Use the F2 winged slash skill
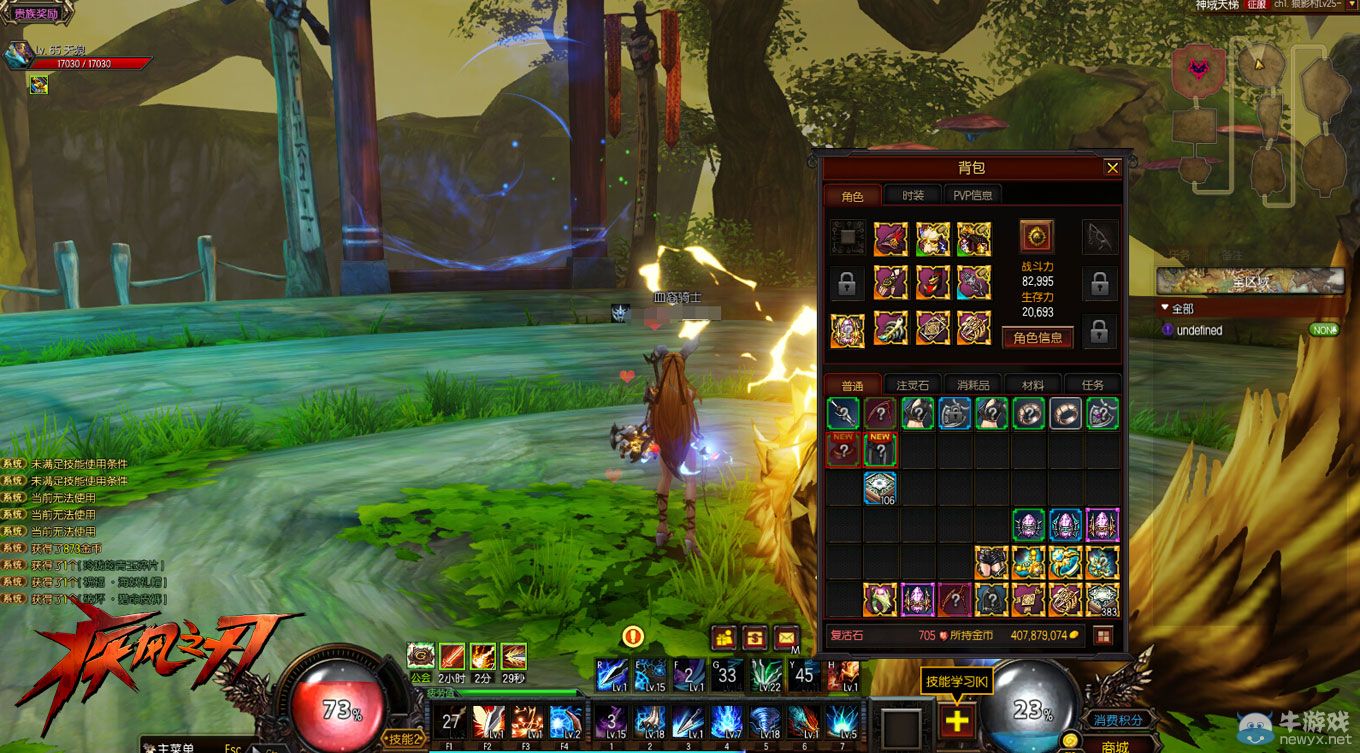The image size is (1360, 753). point(489,721)
